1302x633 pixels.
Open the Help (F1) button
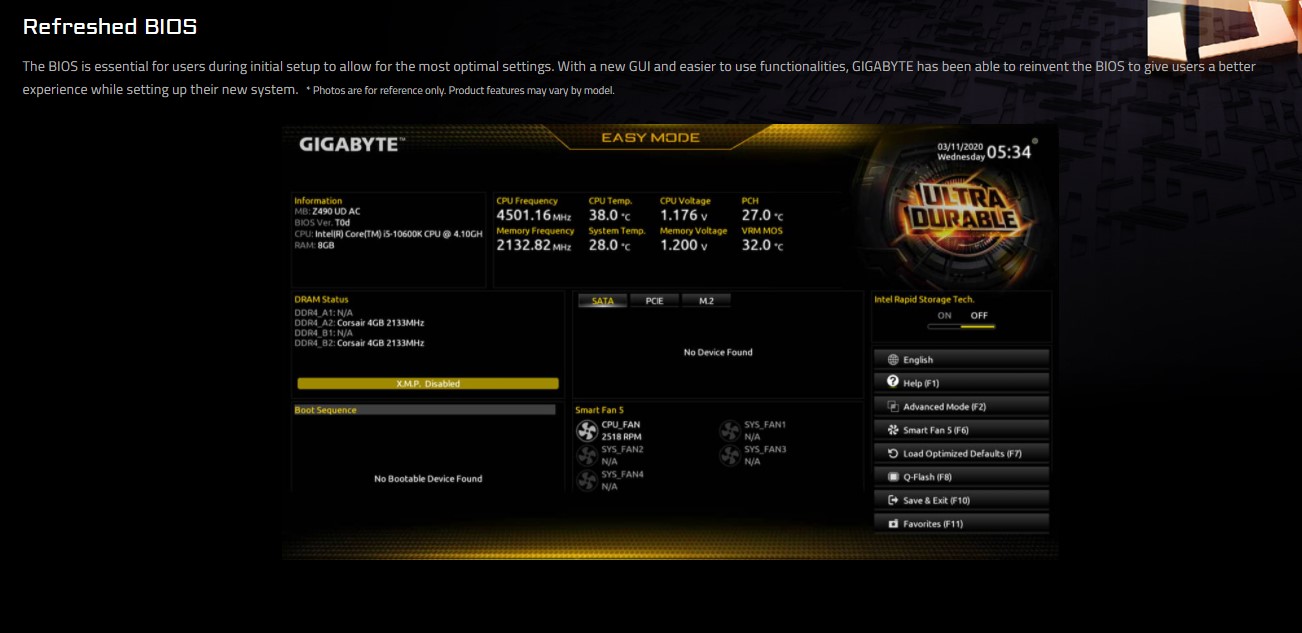coord(961,383)
